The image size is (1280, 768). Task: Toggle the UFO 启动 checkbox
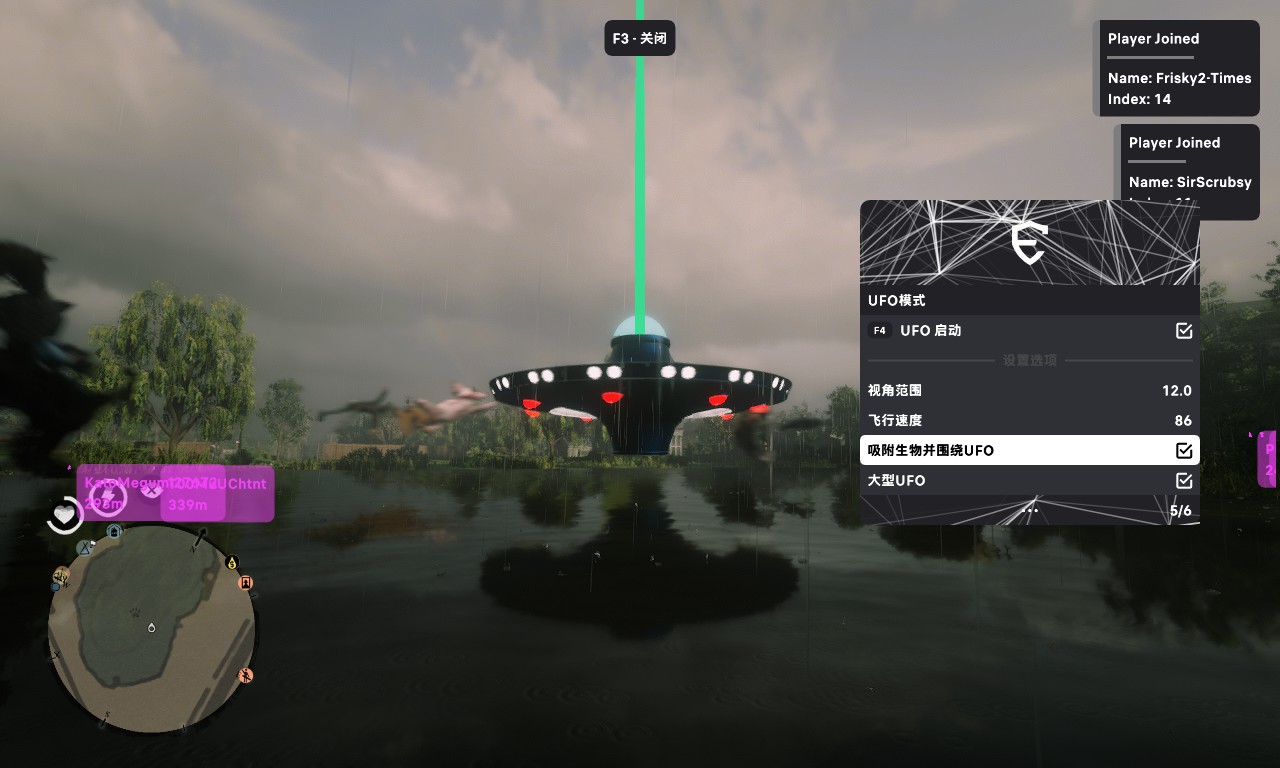click(x=1184, y=331)
